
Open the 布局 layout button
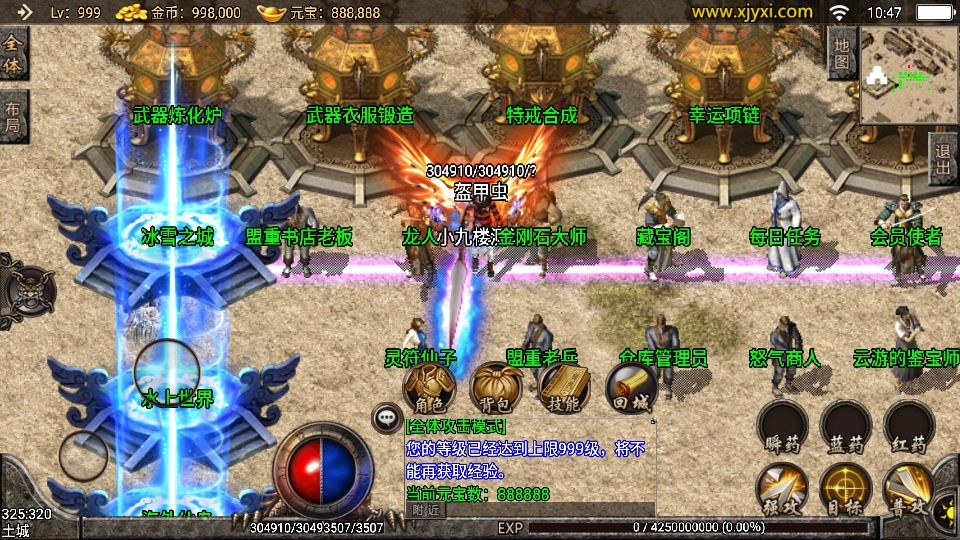coord(13,117)
